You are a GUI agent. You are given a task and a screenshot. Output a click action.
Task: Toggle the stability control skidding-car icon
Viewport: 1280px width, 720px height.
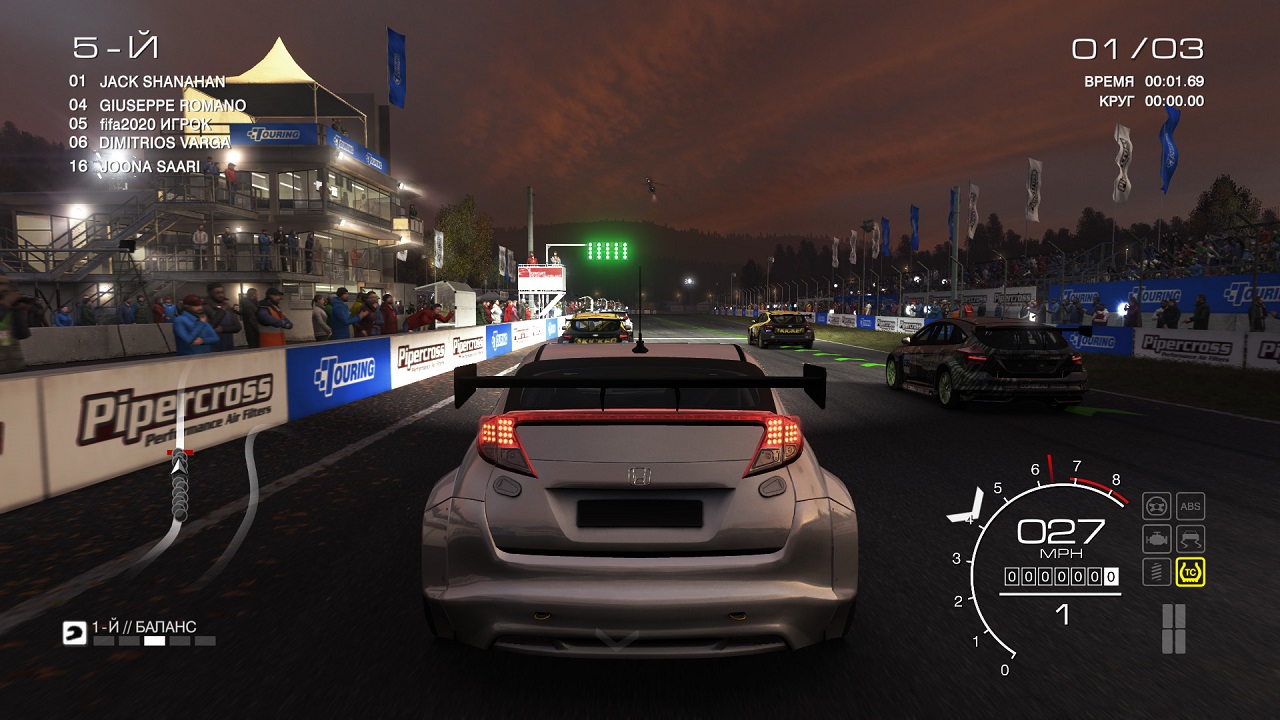point(1190,539)
